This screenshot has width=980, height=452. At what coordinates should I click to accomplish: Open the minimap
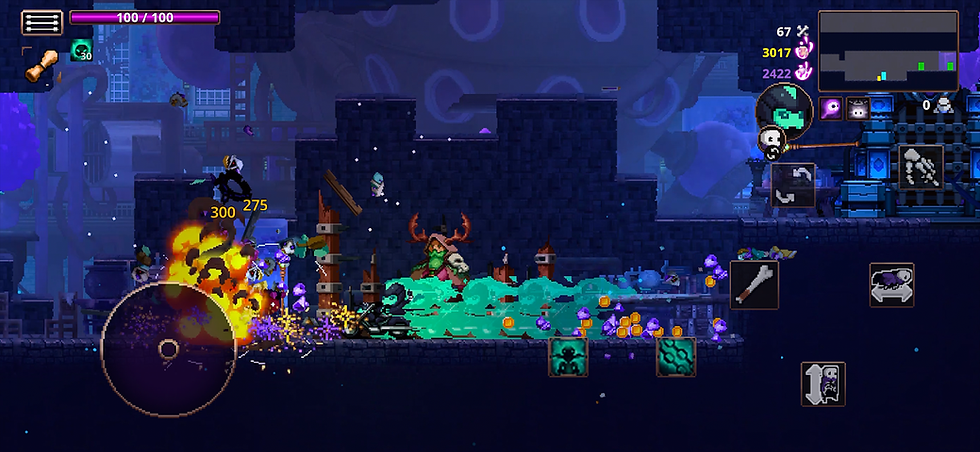click(888, 48)
